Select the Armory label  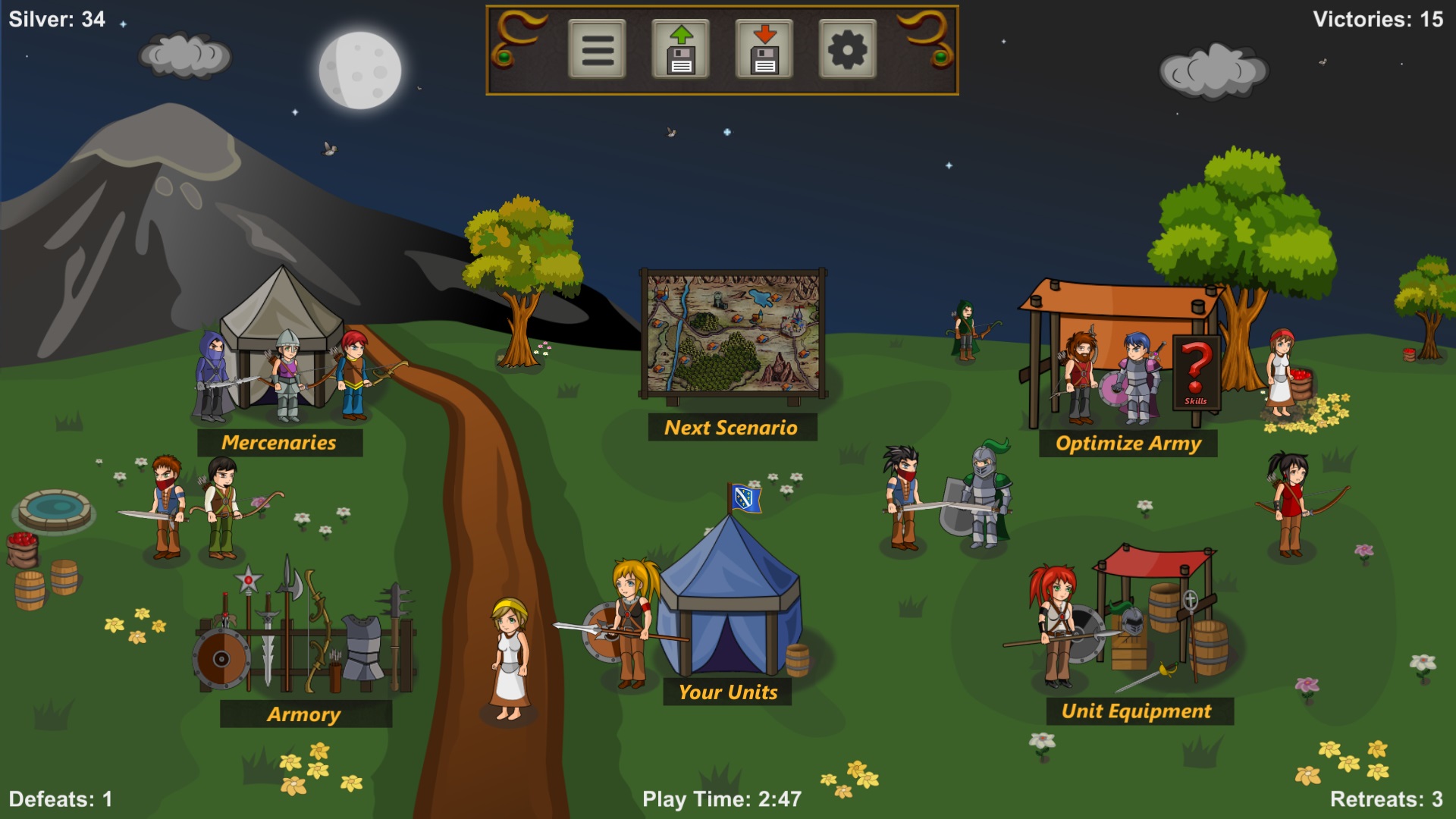304,714
